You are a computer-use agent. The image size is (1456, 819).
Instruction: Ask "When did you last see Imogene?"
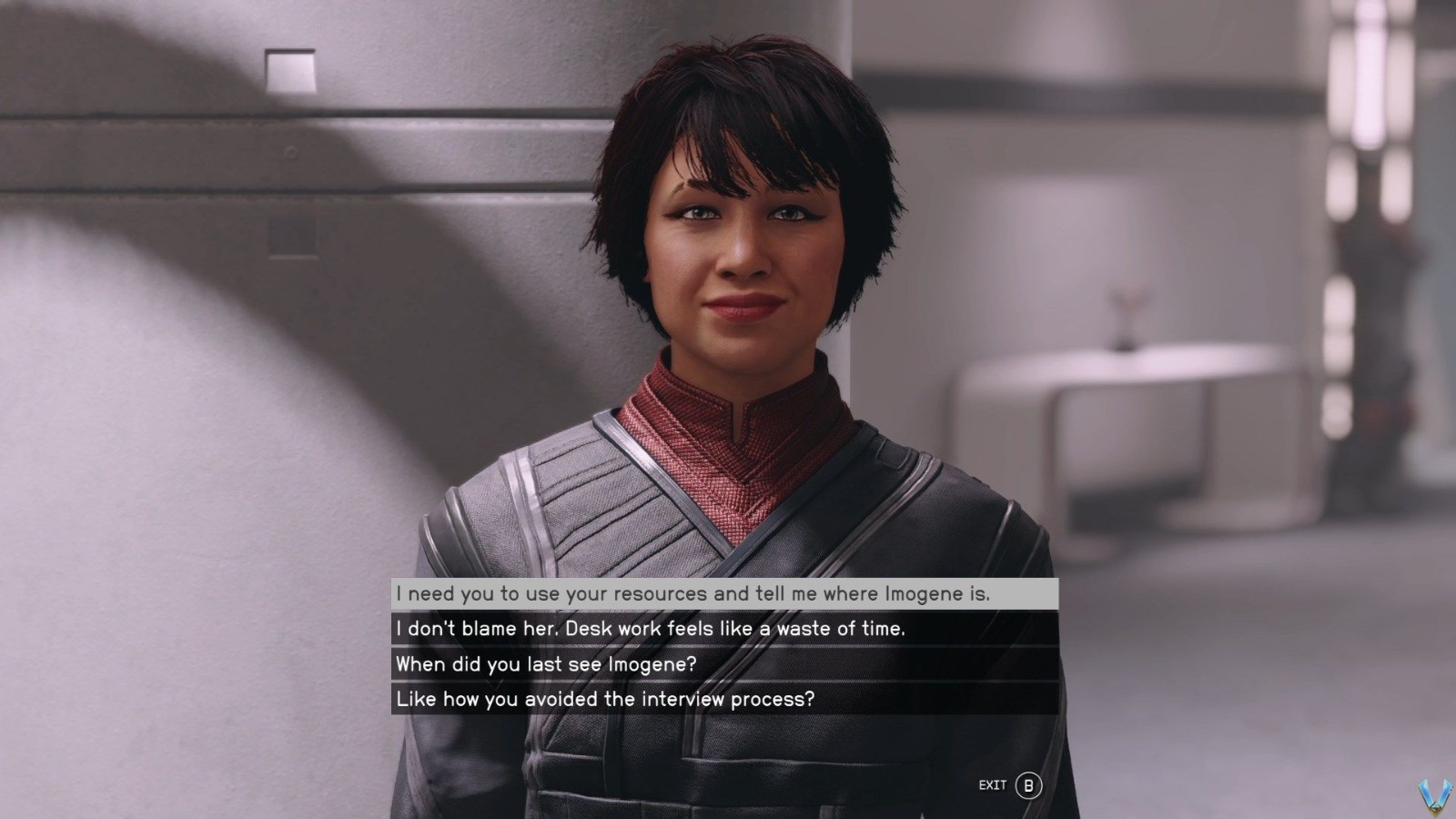pos(546,664)
